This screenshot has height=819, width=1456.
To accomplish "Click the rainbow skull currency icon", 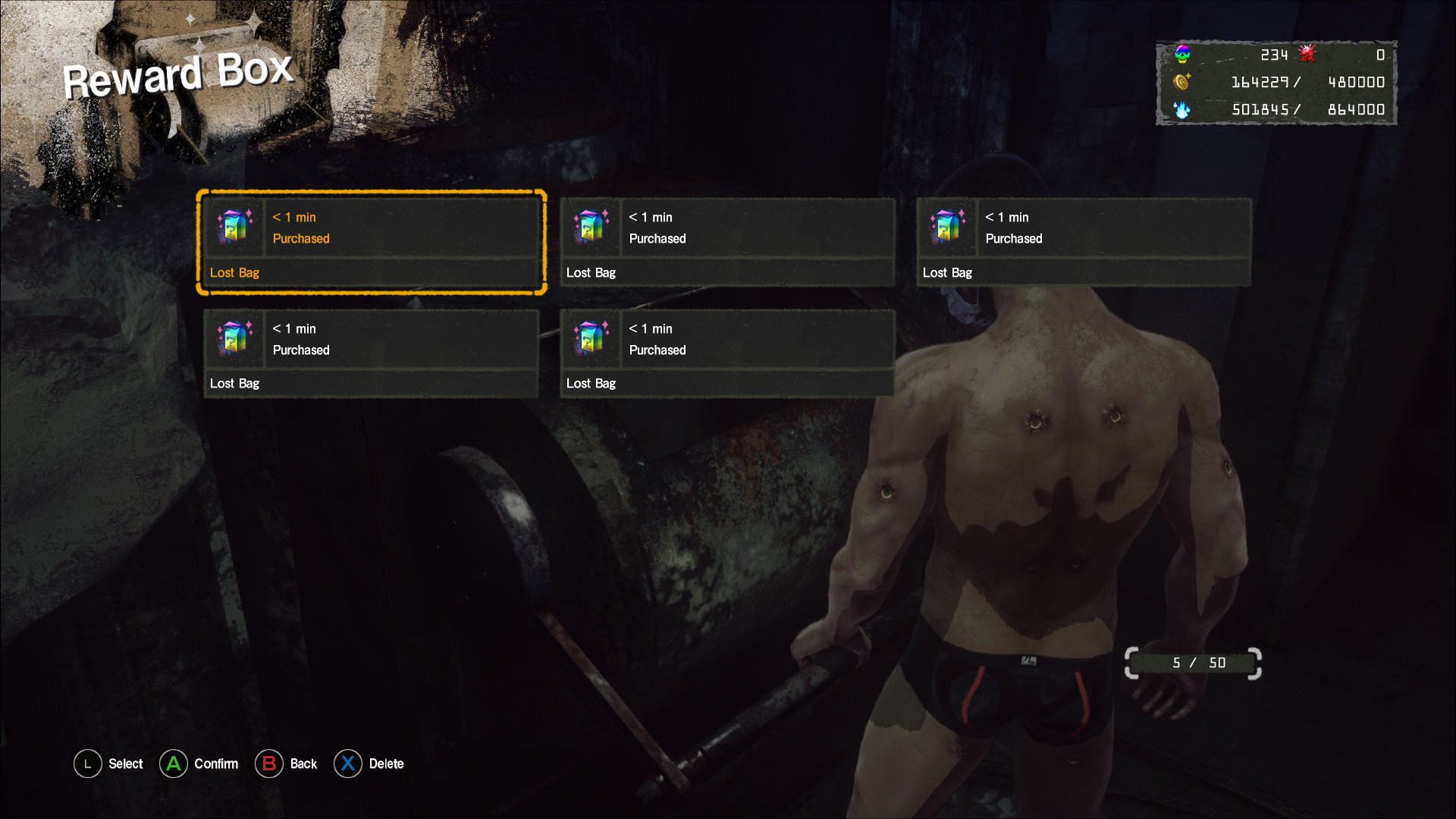I will click(x=1181, y=54).
